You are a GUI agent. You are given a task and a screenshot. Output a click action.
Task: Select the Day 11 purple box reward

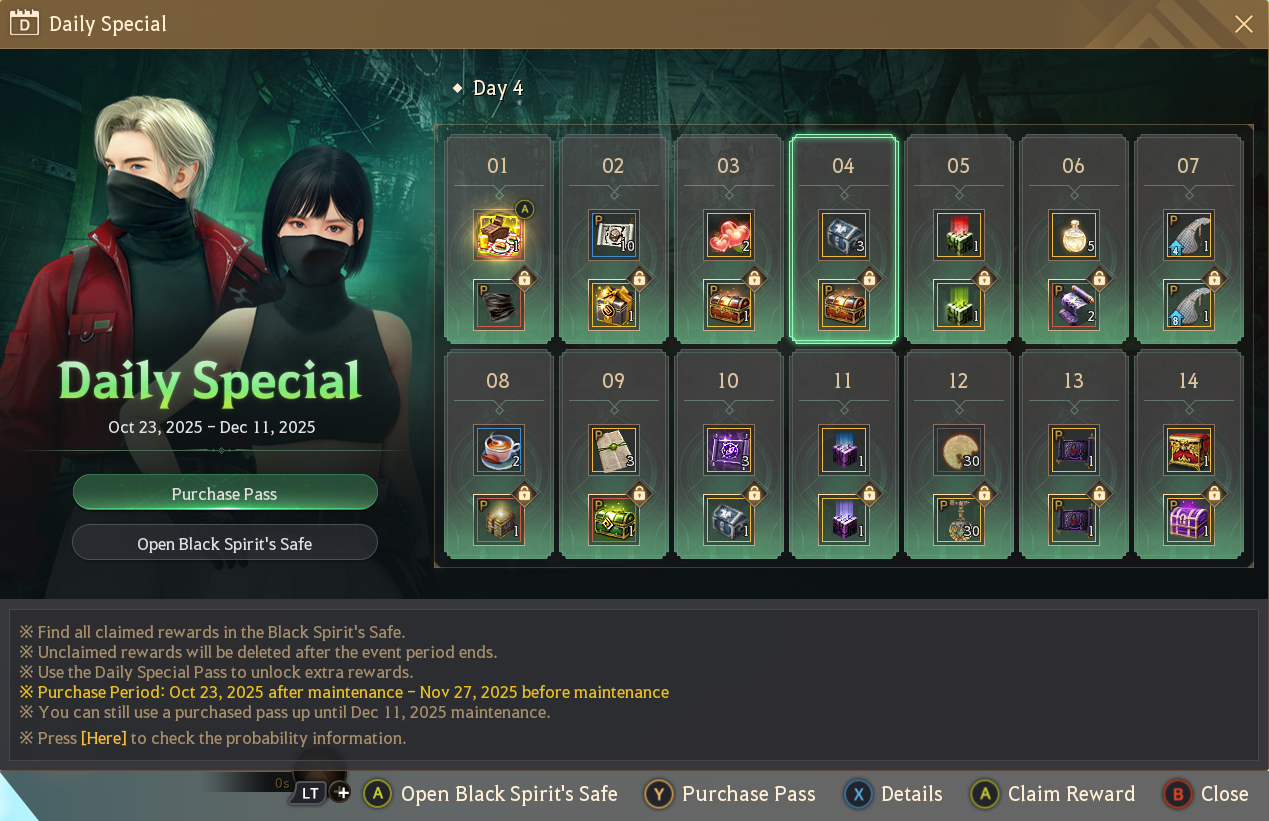pyautogui.click(x=843, y=450)
